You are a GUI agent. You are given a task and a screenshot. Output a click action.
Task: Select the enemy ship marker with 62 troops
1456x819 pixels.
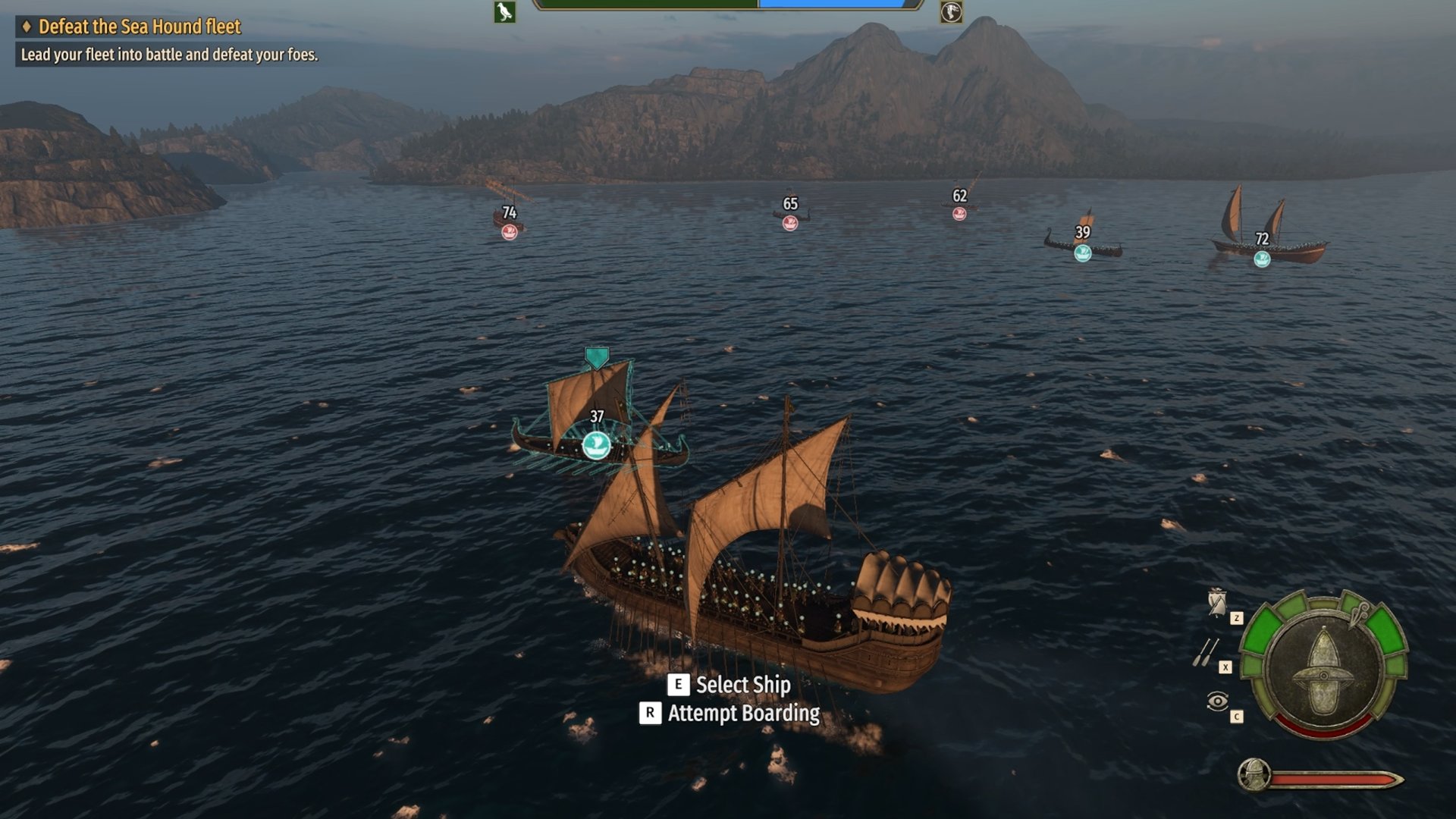tap(959, 214)
